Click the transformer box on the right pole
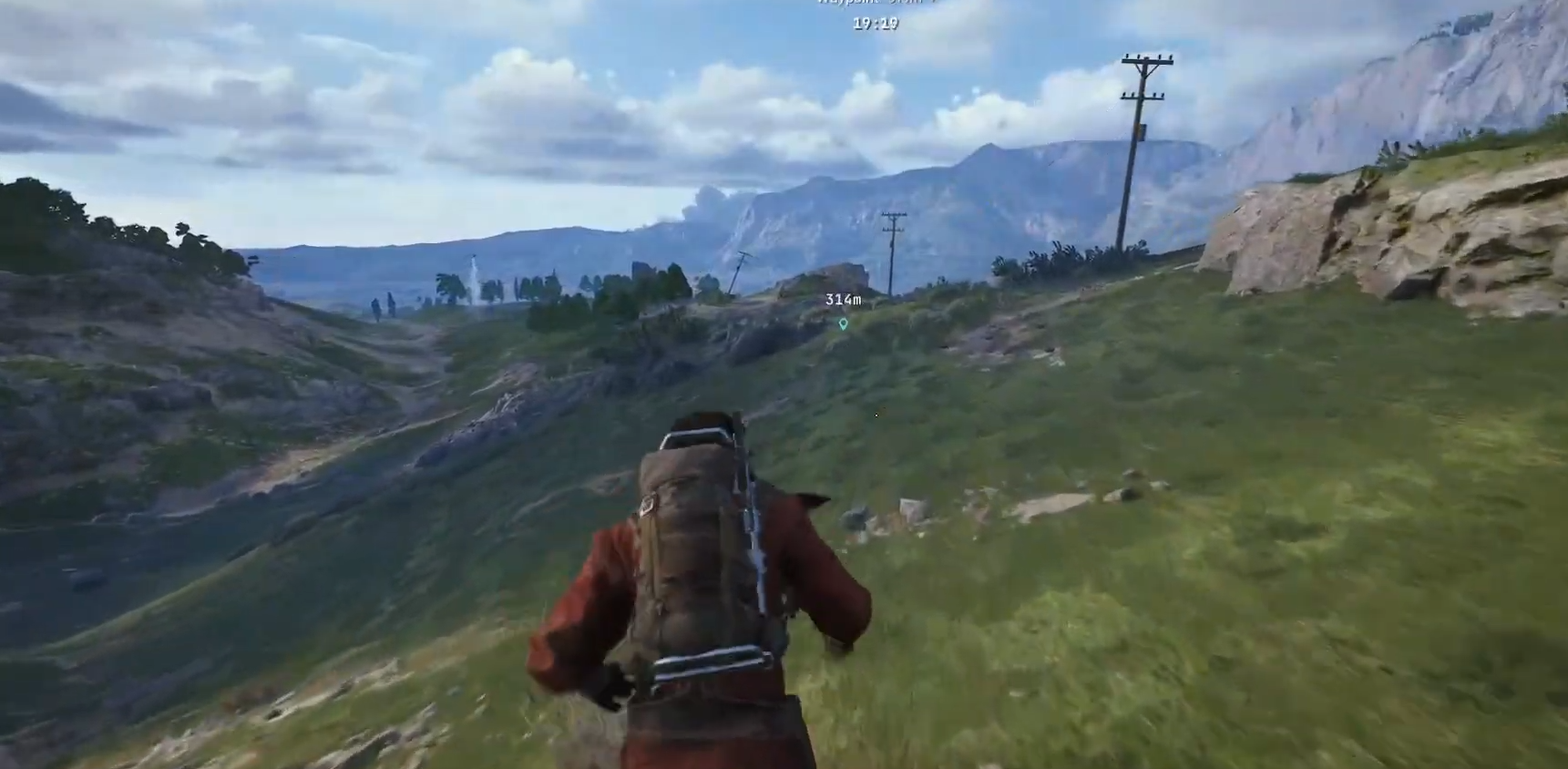 [x=1143, y=131]
